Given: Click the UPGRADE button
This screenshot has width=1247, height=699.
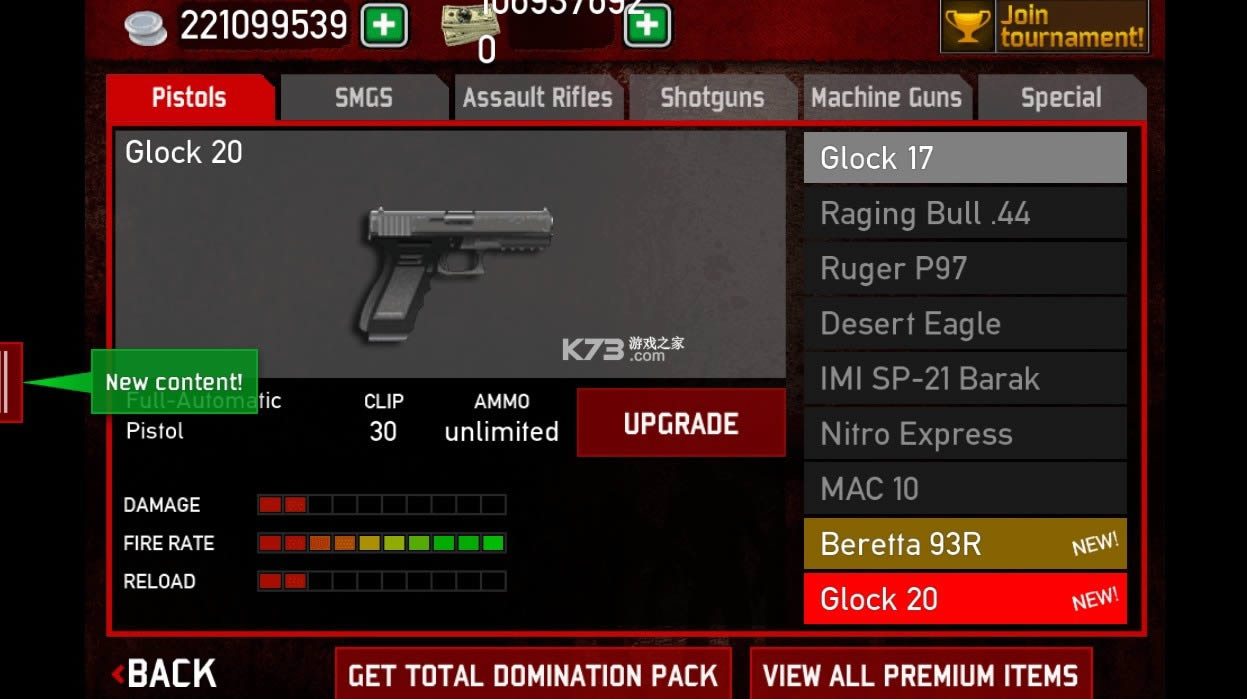Looking at the screenshot, I should [681, 423].
